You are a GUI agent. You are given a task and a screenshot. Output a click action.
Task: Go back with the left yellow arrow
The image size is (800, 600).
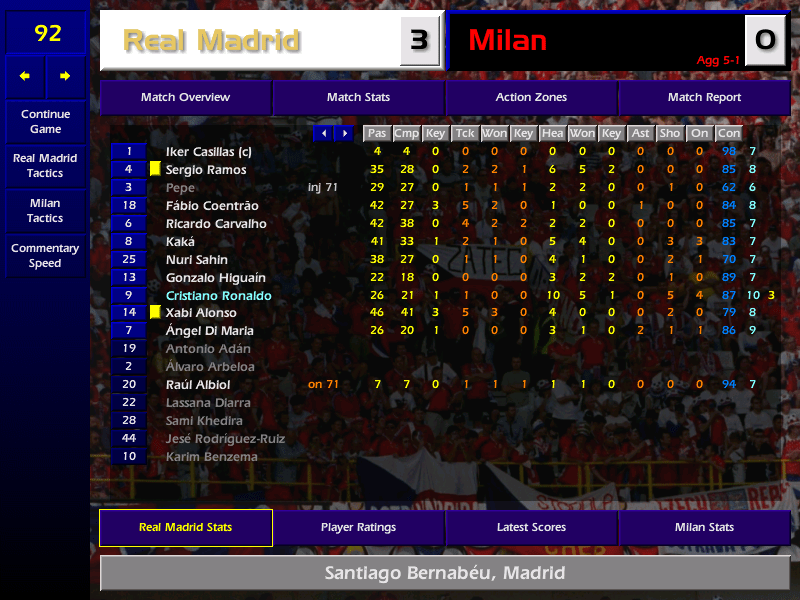[x=25, y=76]
